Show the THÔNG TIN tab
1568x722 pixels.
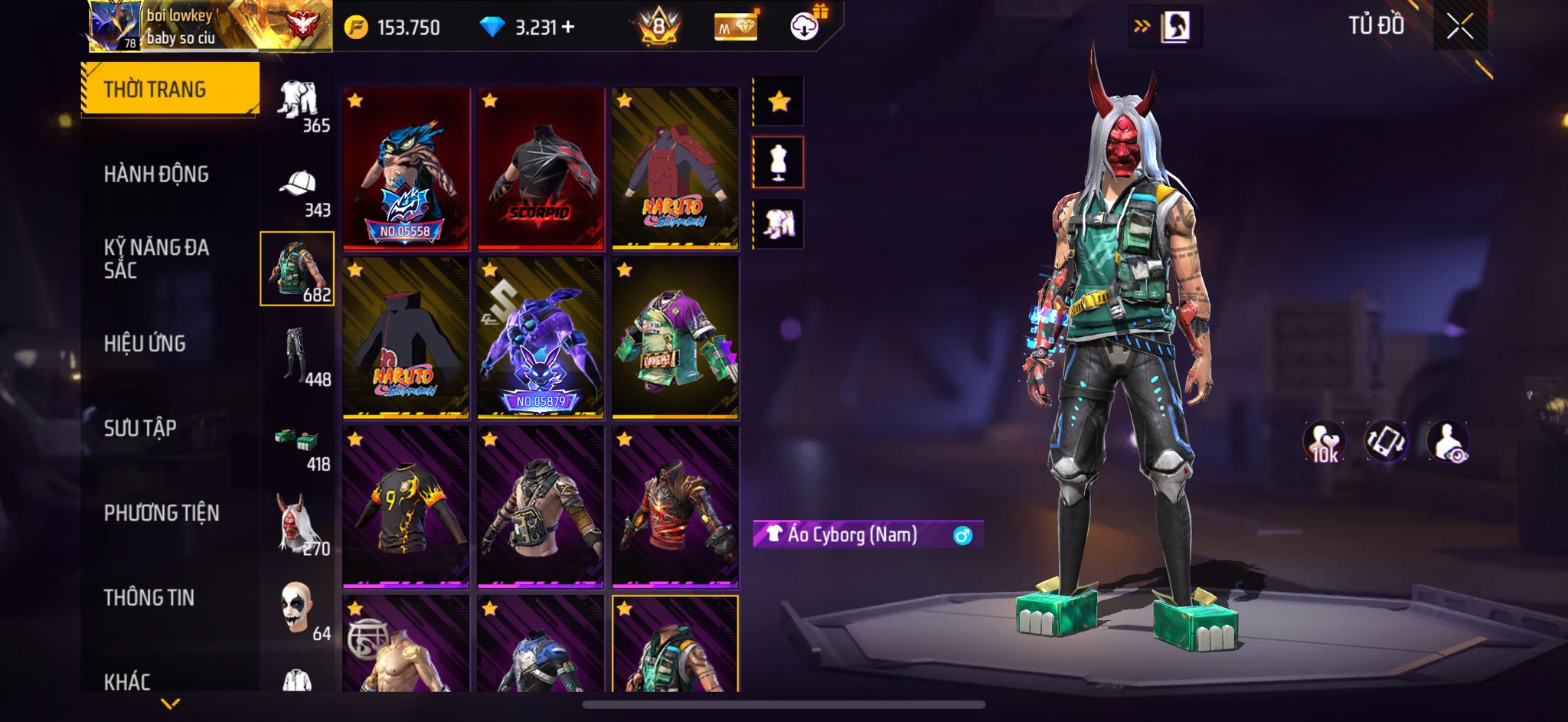[x=149, y=597]
